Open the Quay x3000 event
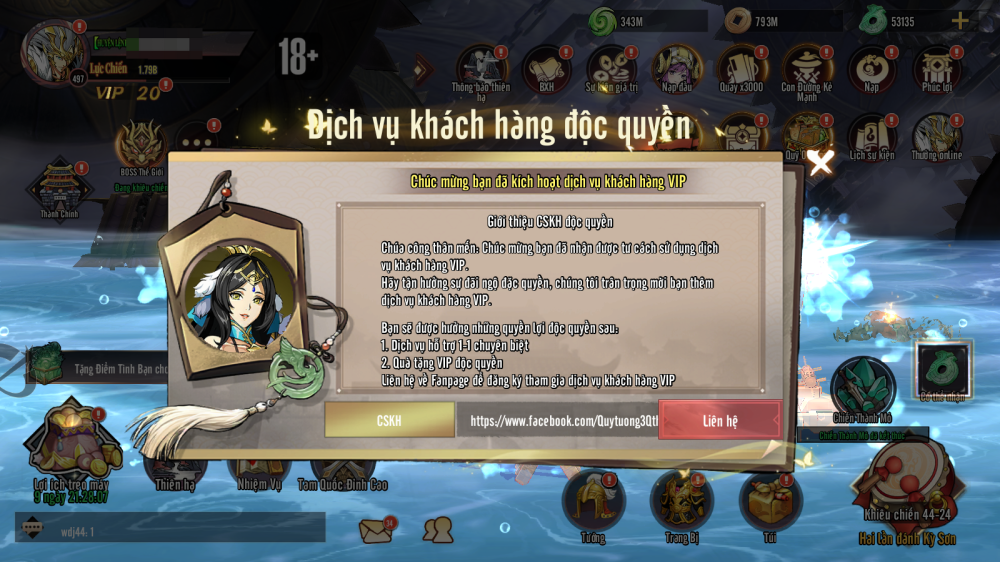This screenshot has height=562, width=1000. click(742, 68)
